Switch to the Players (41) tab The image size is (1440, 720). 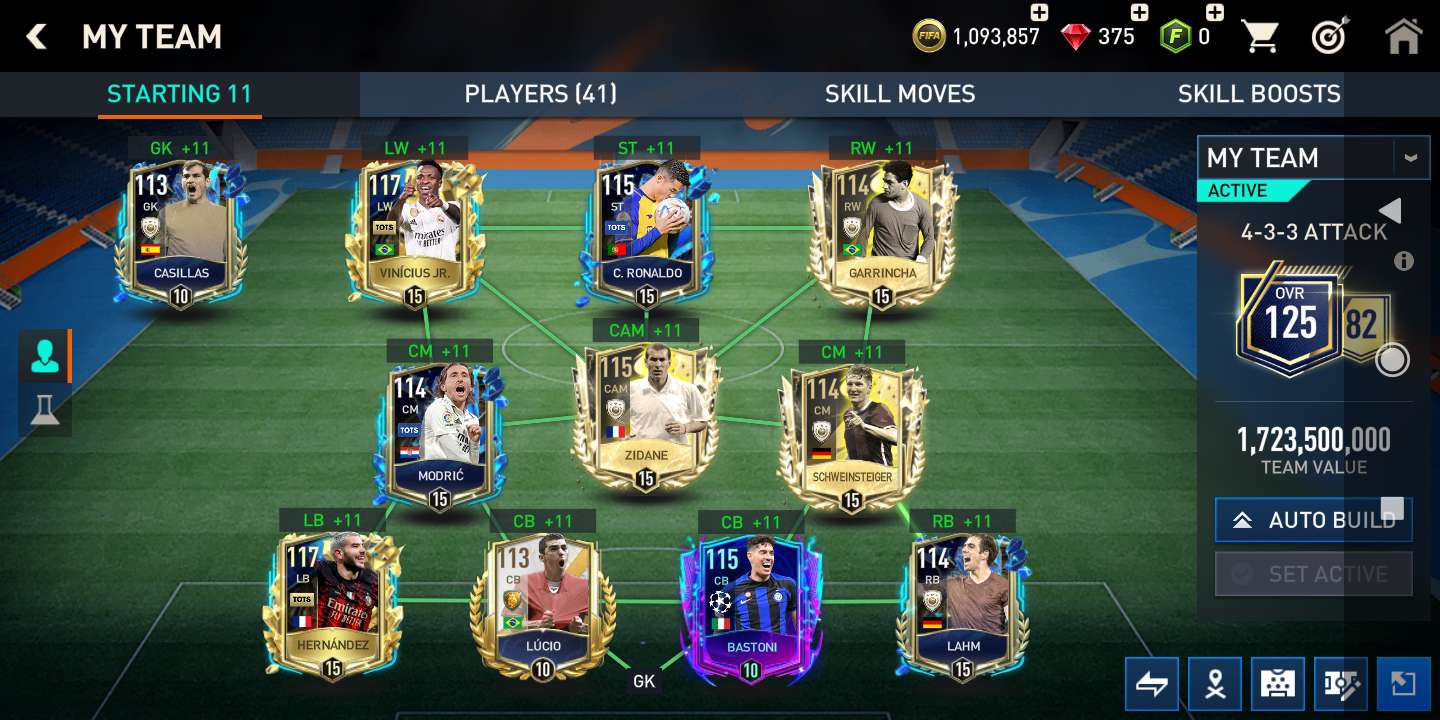click(540, 94)
